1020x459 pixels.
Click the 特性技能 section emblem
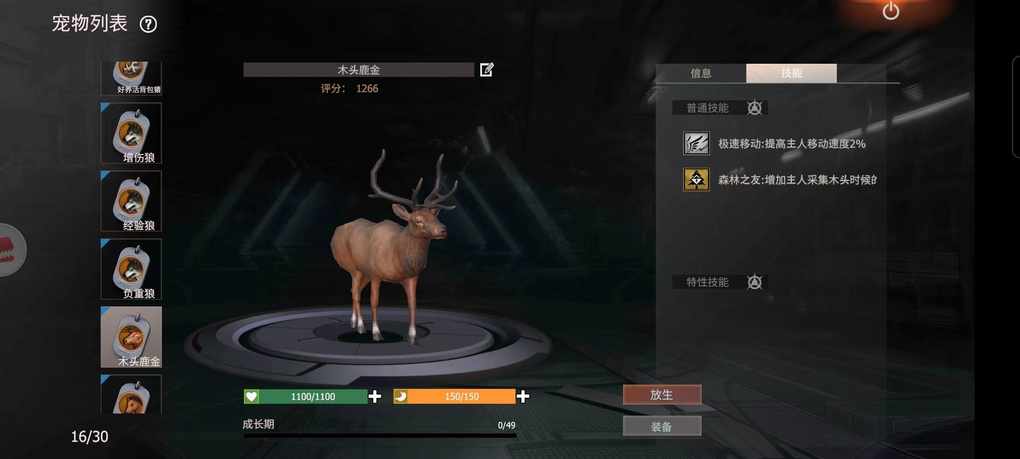[755, 282]
